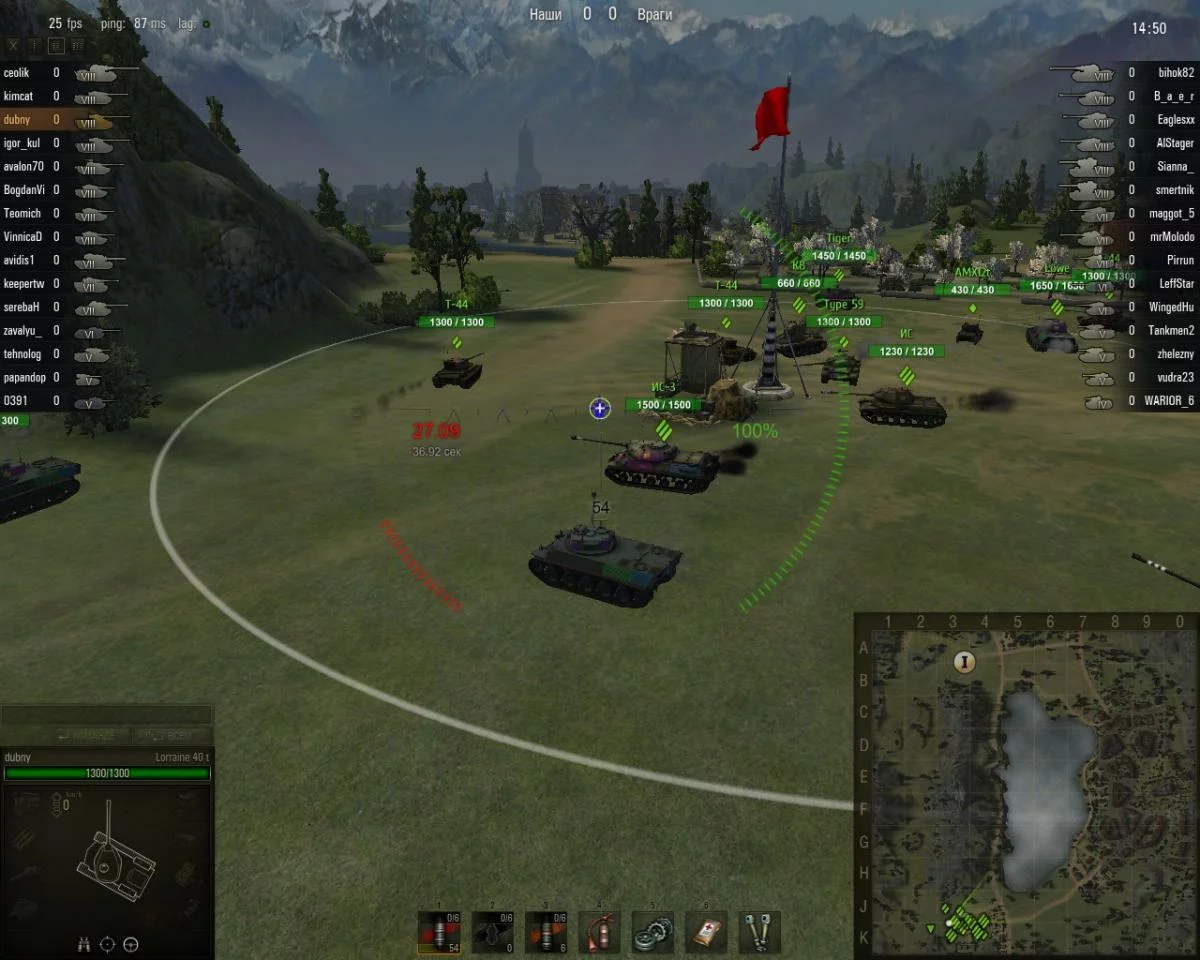This screenshot has width=1200, height=960.
Task: Click the minimap in the corner
Action: pos(1025,785)
